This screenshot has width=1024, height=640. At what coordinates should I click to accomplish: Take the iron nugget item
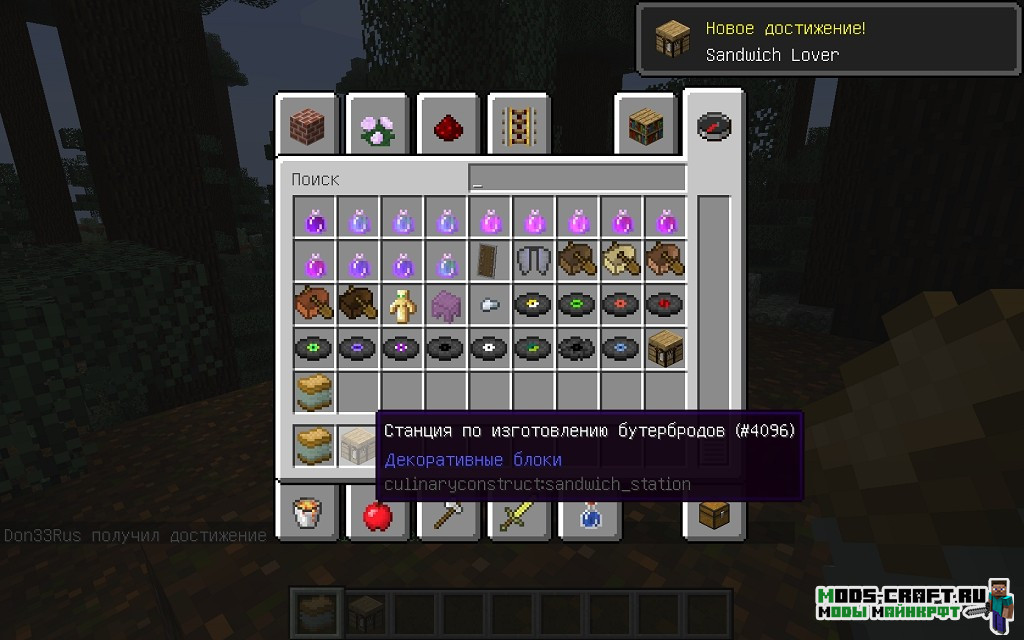490,304
